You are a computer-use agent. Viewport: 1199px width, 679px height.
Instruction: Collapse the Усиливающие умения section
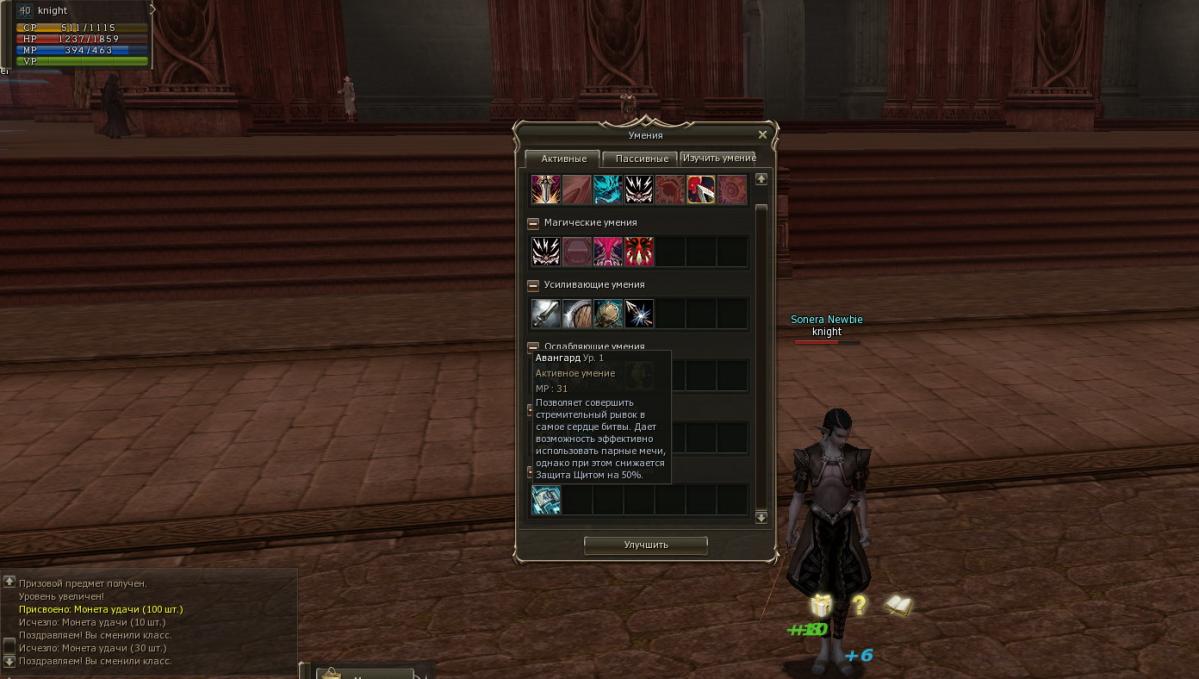534,285
